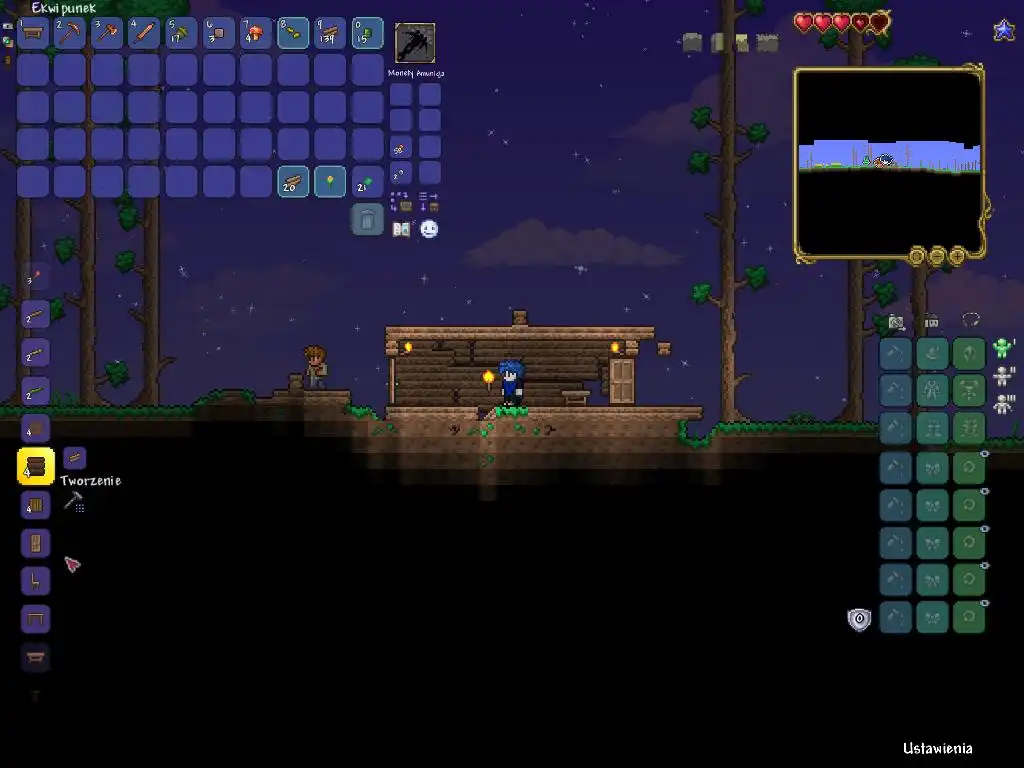This screenshot has width=1024, height=768.
Task: Select the copper axe hotbar slot
Action: (108, 33)
